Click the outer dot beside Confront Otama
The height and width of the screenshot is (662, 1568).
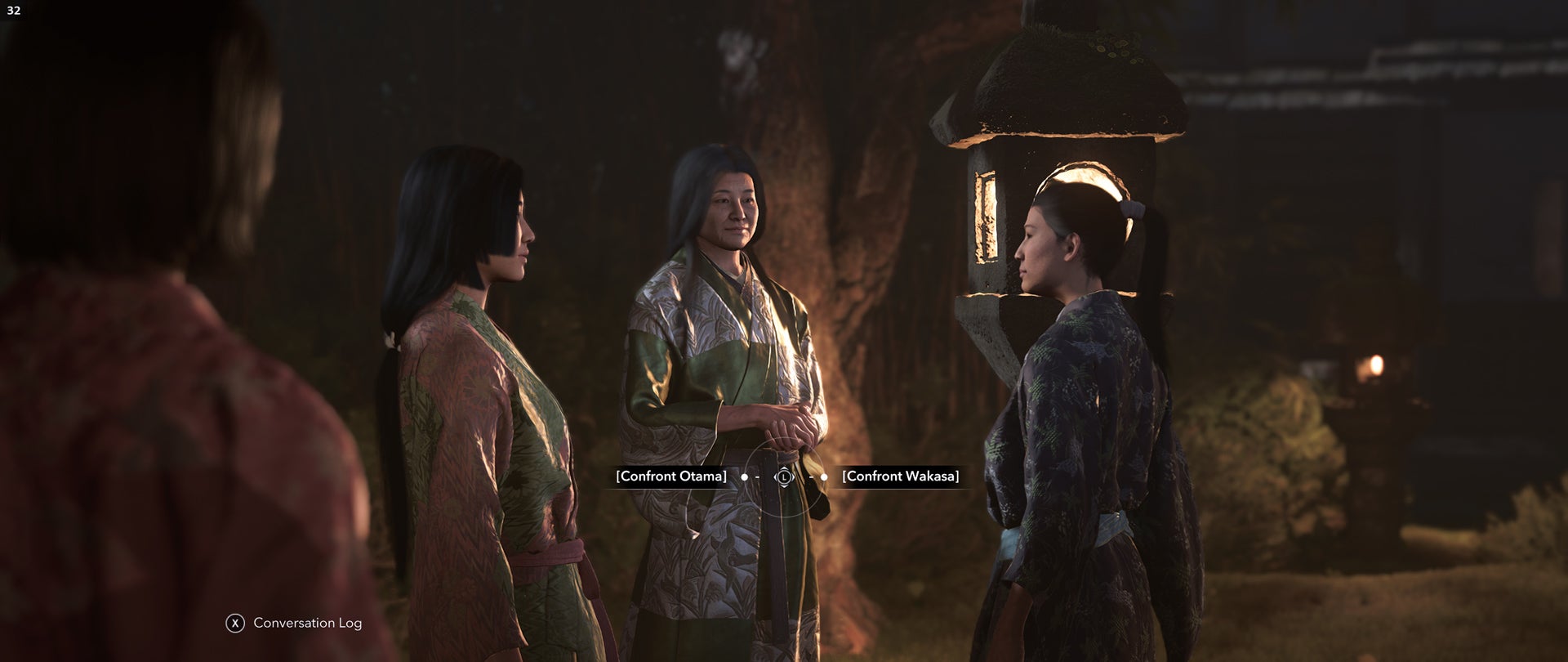745,477
